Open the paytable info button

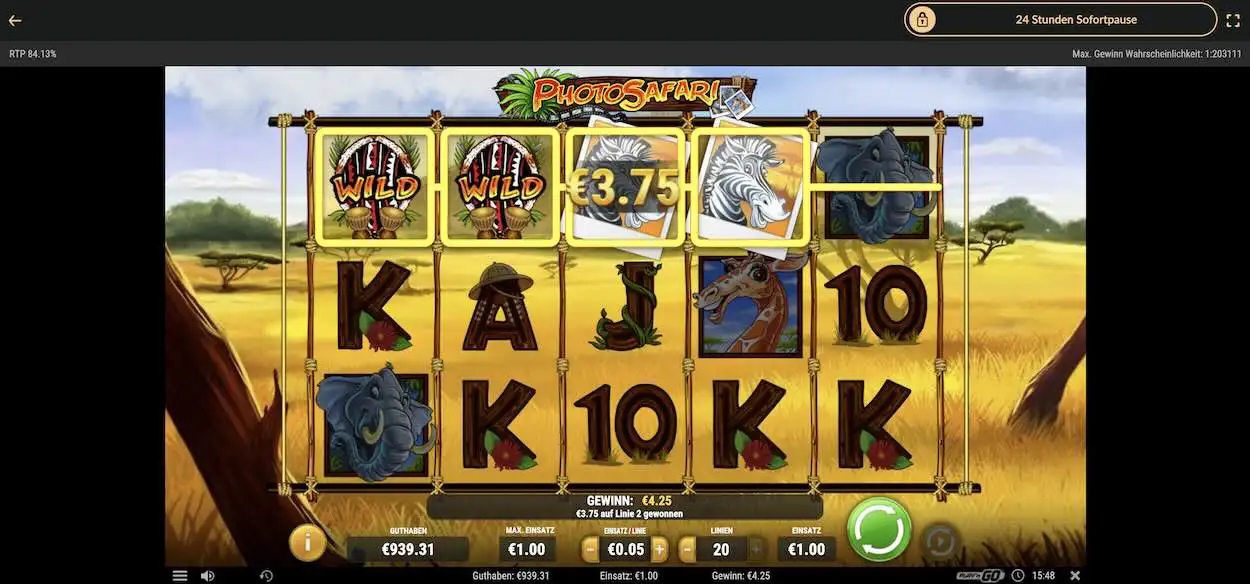(307, 543)
